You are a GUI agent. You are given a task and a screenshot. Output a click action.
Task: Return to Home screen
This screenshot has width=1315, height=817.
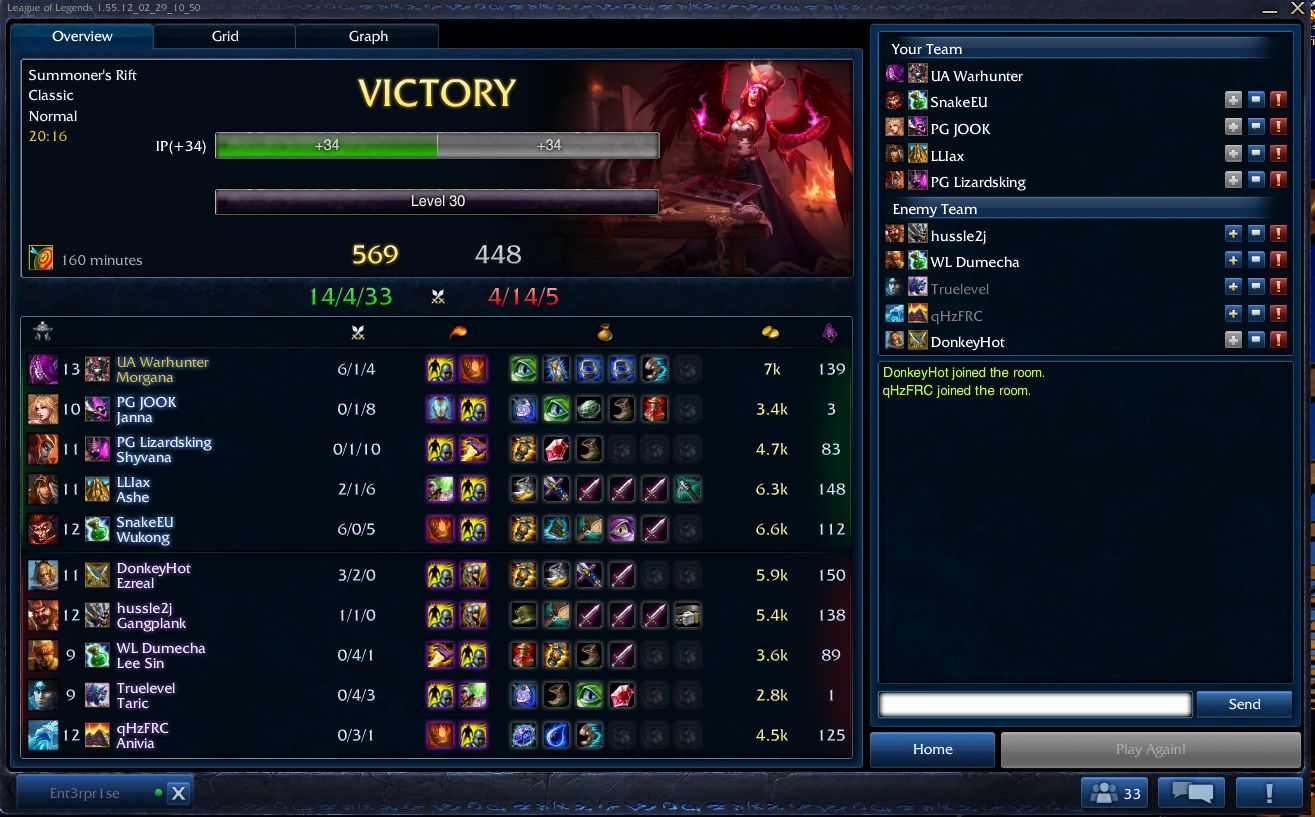932,749
